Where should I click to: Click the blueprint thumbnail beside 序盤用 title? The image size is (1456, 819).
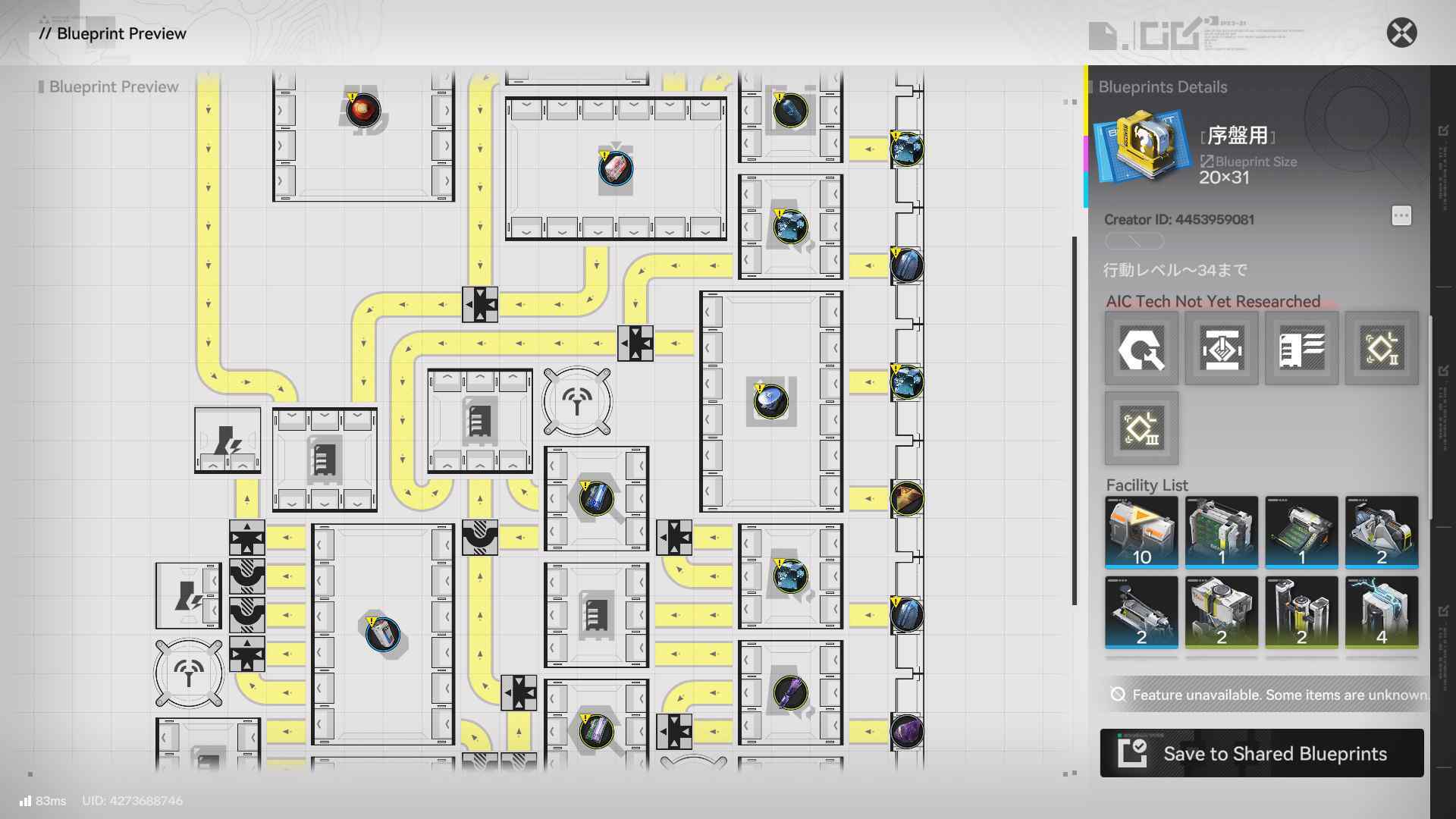(1141, 144)
